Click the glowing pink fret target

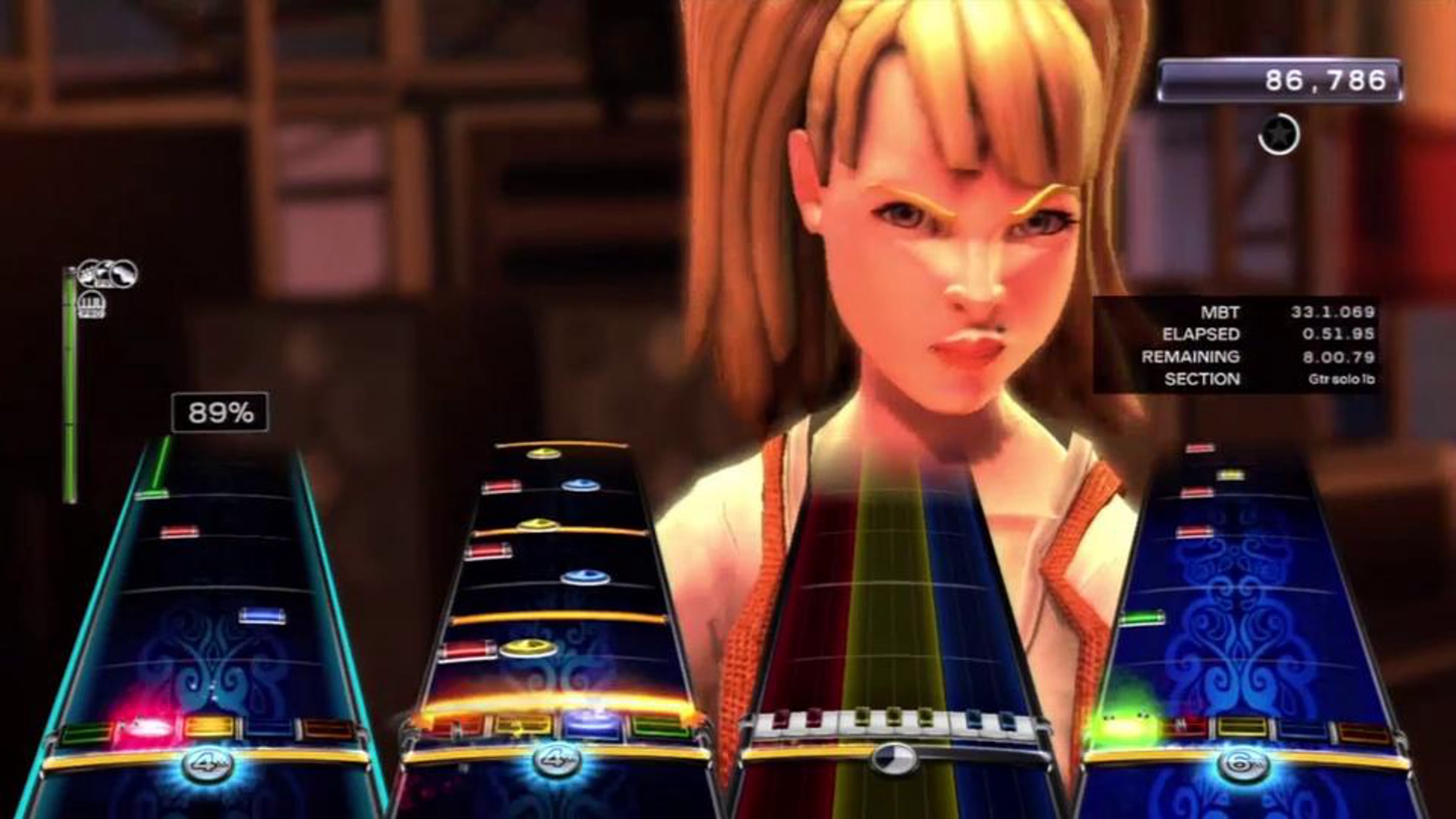146,726
